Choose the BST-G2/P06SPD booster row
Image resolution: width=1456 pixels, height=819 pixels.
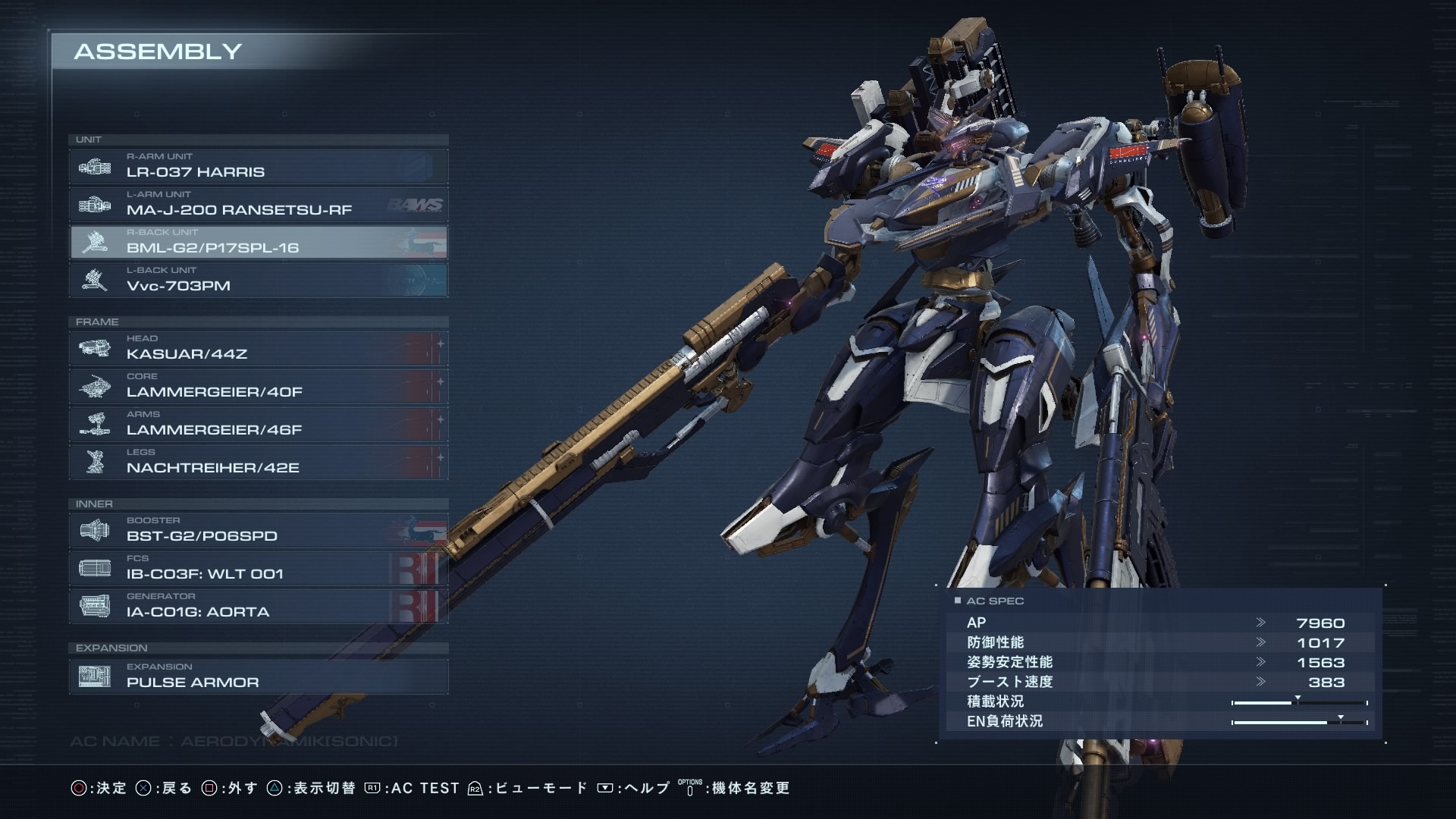click(x=258, y=530)
